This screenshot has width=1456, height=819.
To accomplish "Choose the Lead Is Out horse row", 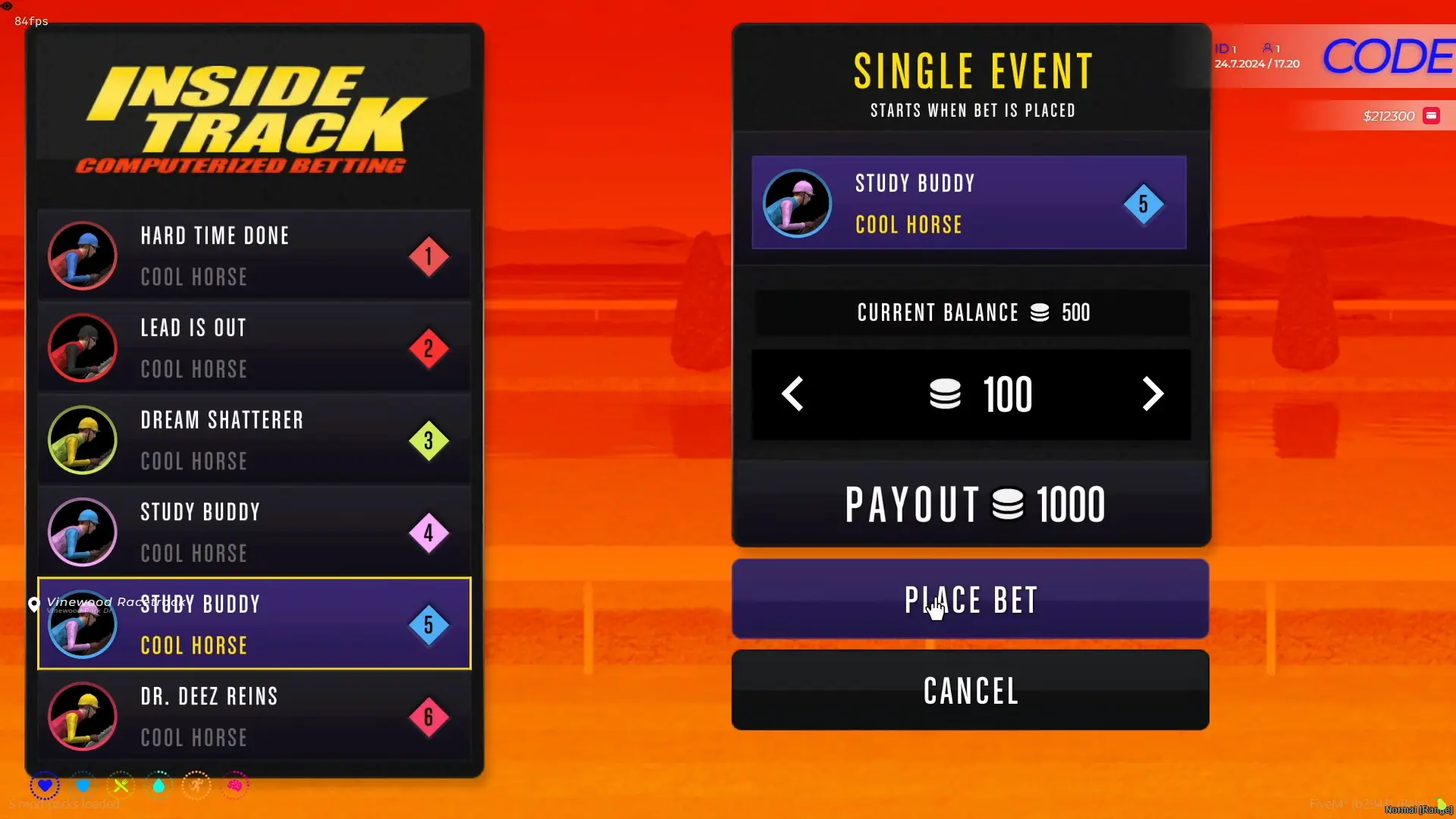I will [254, 348].
